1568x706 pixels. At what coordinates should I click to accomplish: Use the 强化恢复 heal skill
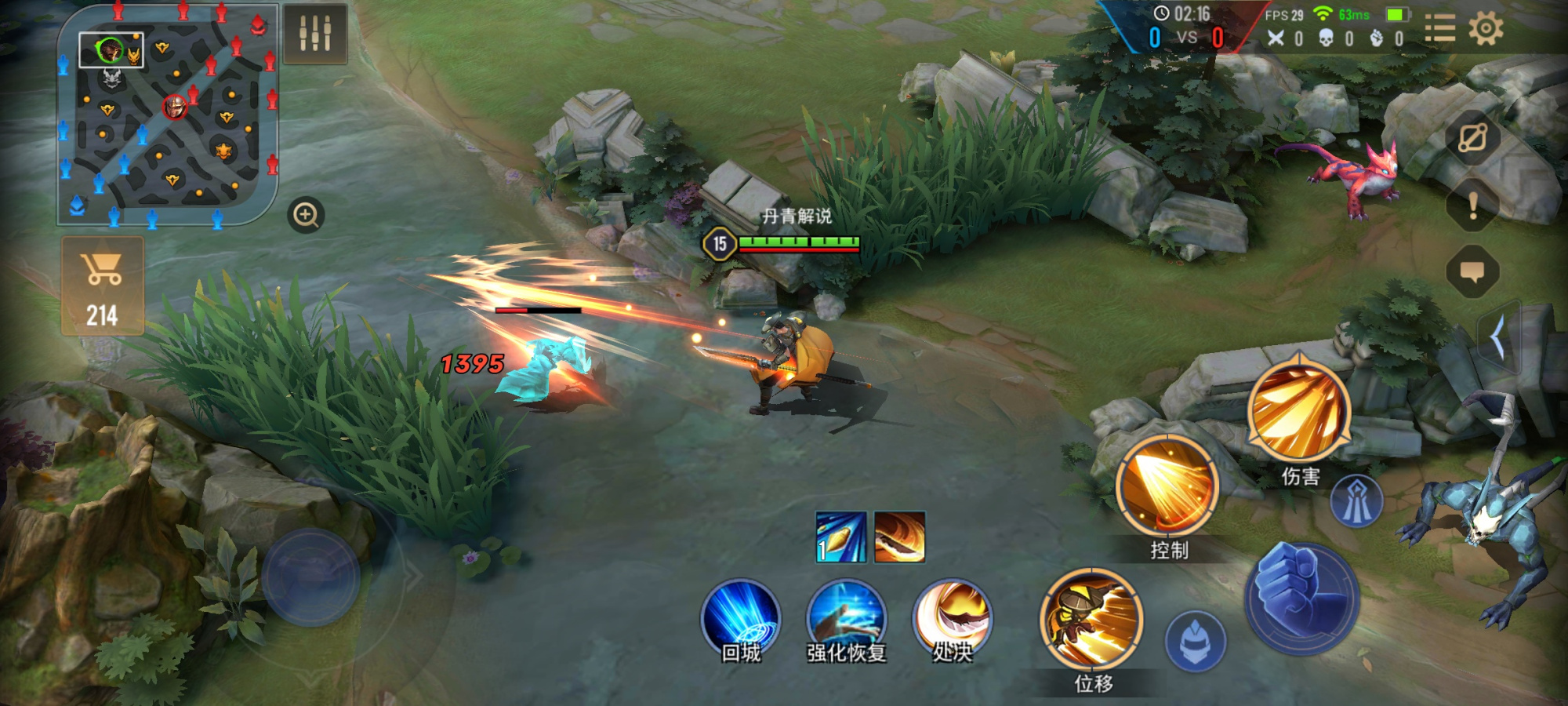(x=846, y=619)
